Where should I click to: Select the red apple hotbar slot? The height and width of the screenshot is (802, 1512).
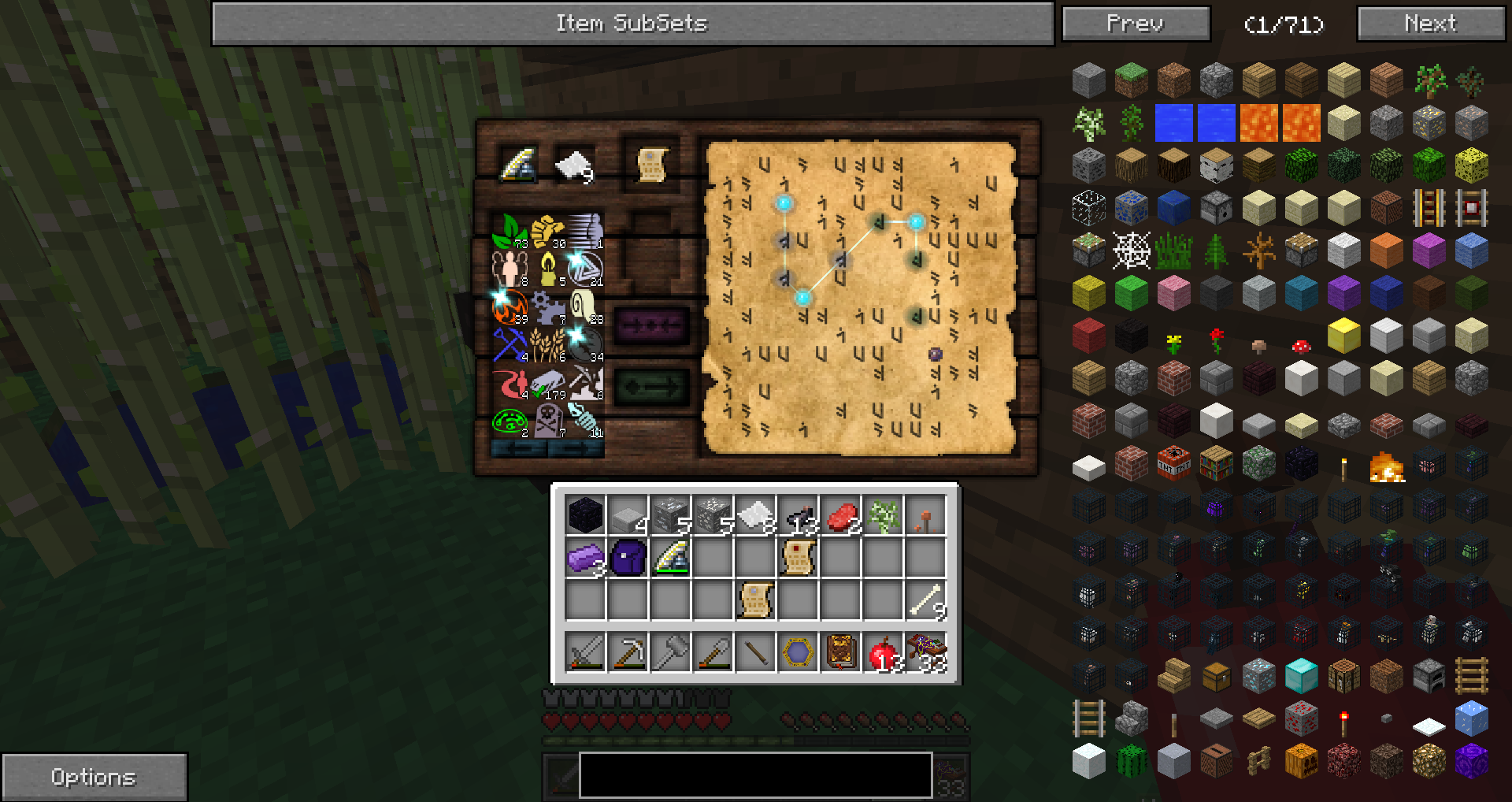tap(884, 652)
